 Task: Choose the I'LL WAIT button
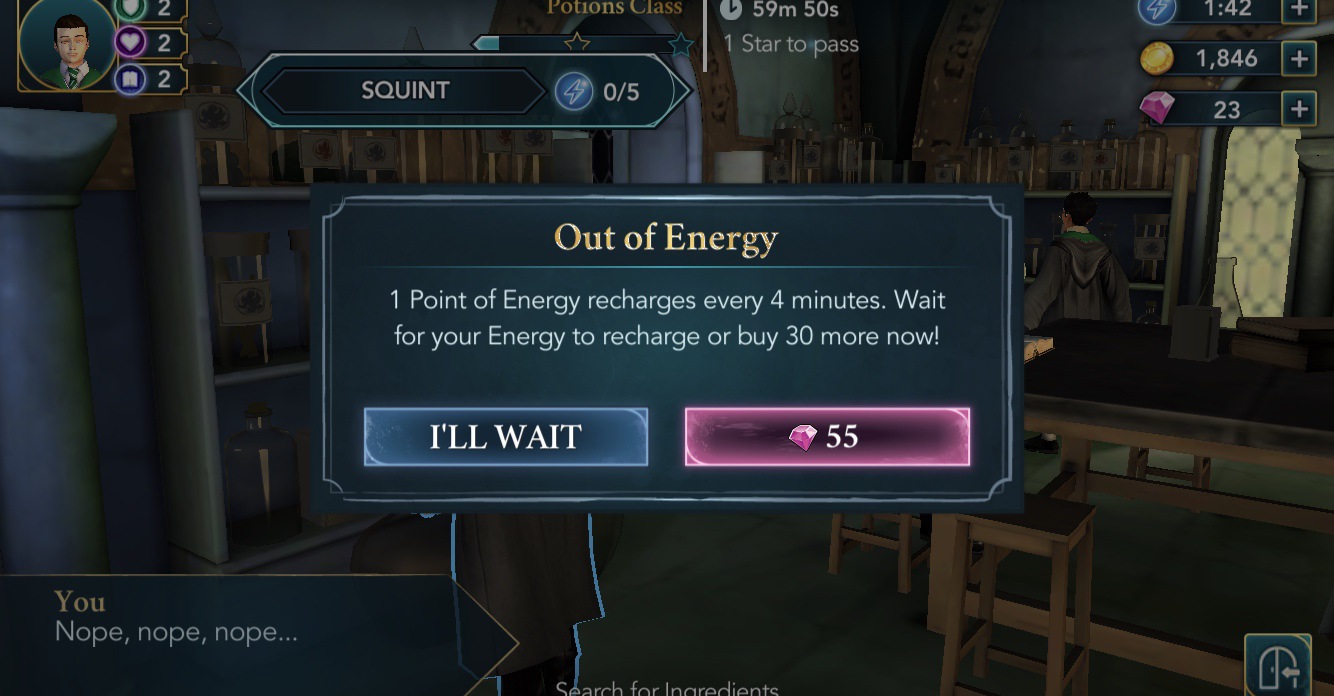pos(505,437)
